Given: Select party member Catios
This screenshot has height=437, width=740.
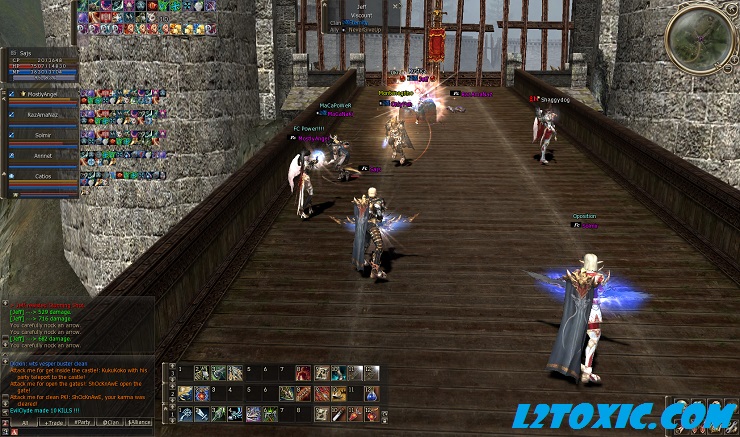Looking at the screenshot, I should coord(42,175).
